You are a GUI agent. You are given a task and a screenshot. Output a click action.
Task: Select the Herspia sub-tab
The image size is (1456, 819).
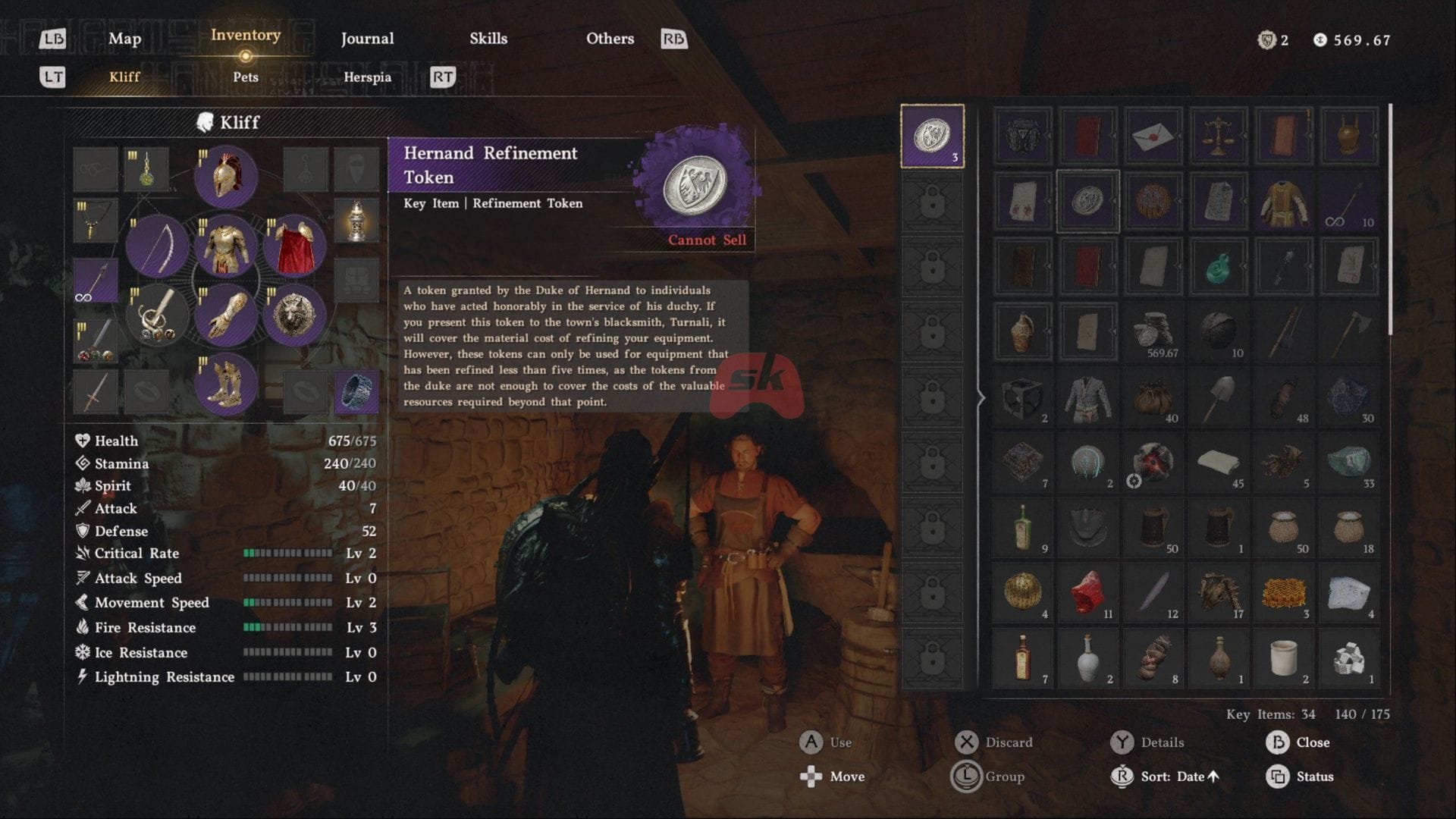click(367, 77)
